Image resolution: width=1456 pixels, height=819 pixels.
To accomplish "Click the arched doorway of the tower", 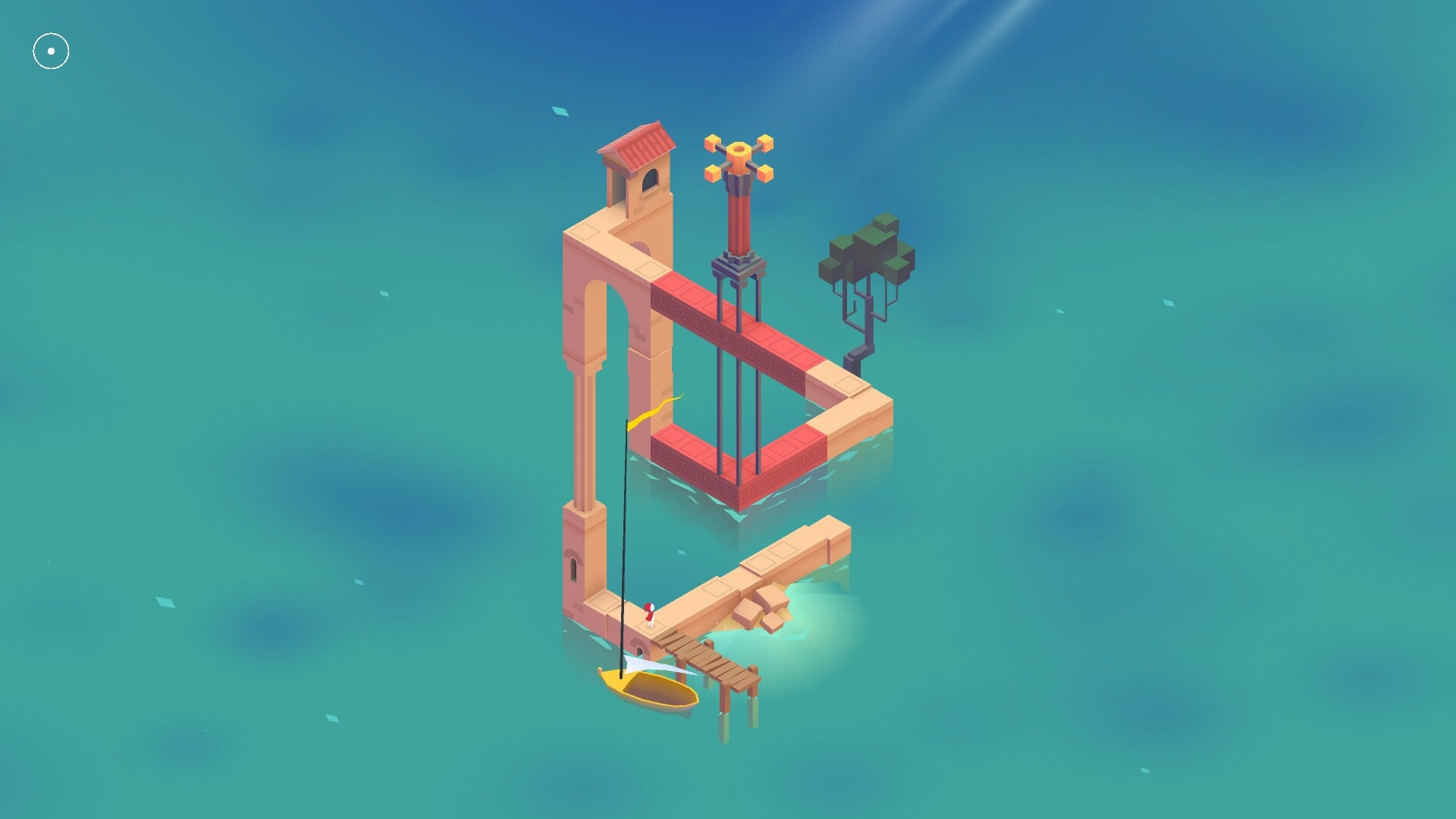I will point(650,180).
